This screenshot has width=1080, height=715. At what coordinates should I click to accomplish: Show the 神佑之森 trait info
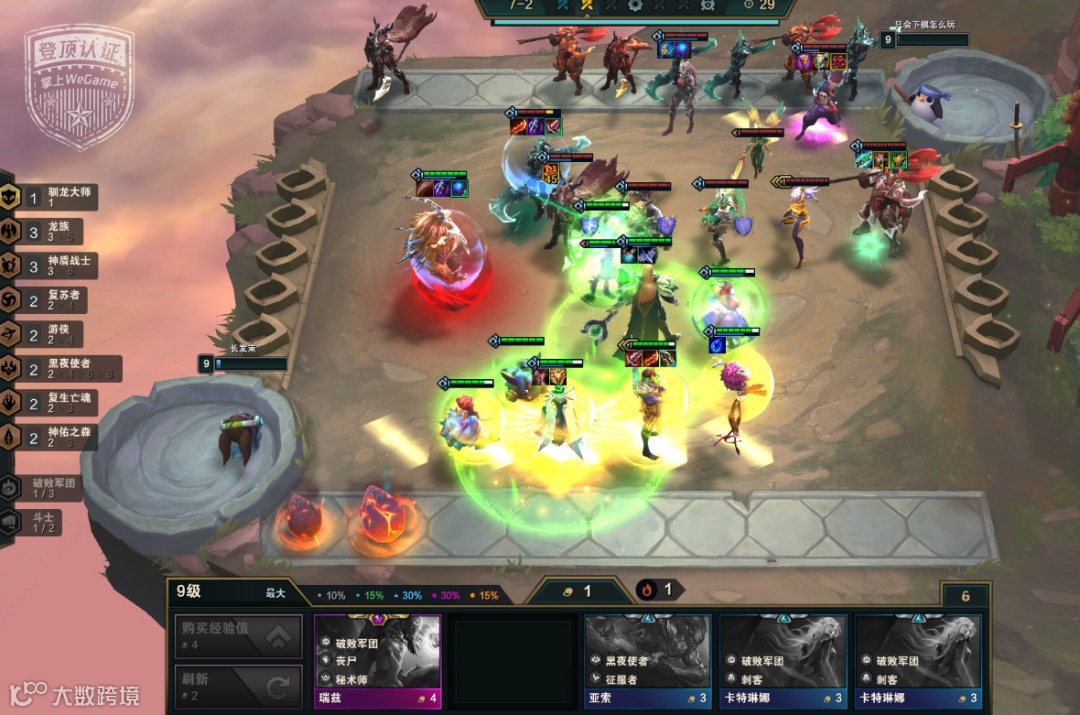pyautogui.click(x=50, y=437)
